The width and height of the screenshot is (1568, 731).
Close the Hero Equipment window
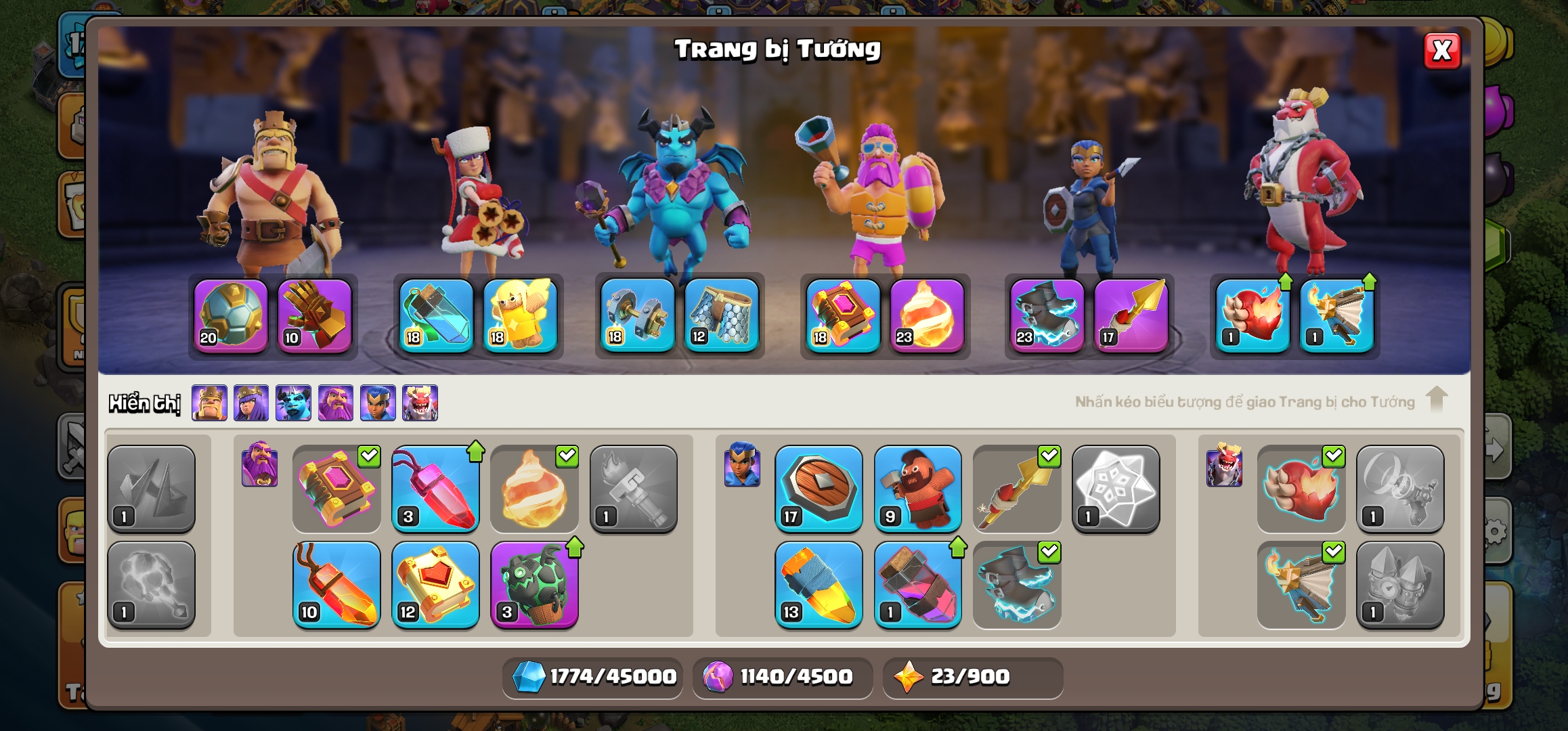tap(1441, 51)
